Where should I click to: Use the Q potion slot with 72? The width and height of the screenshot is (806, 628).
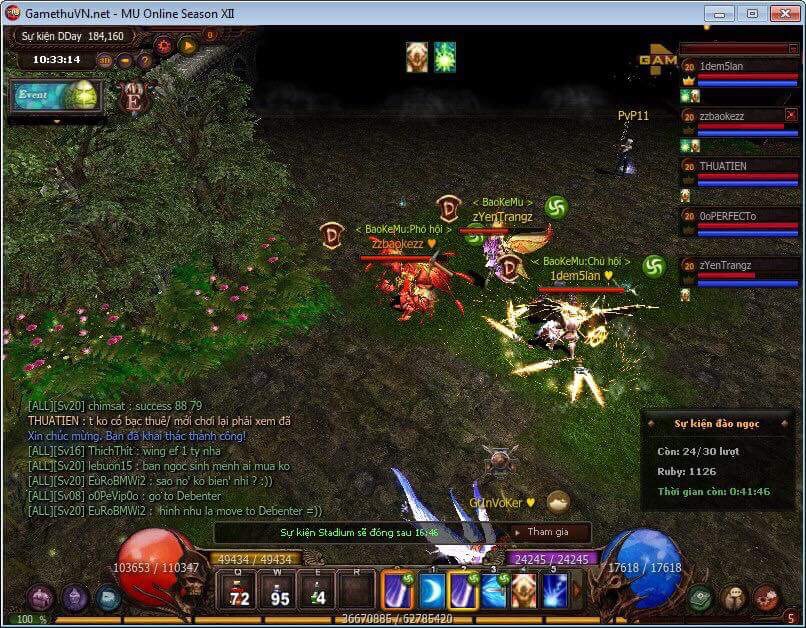239,590
